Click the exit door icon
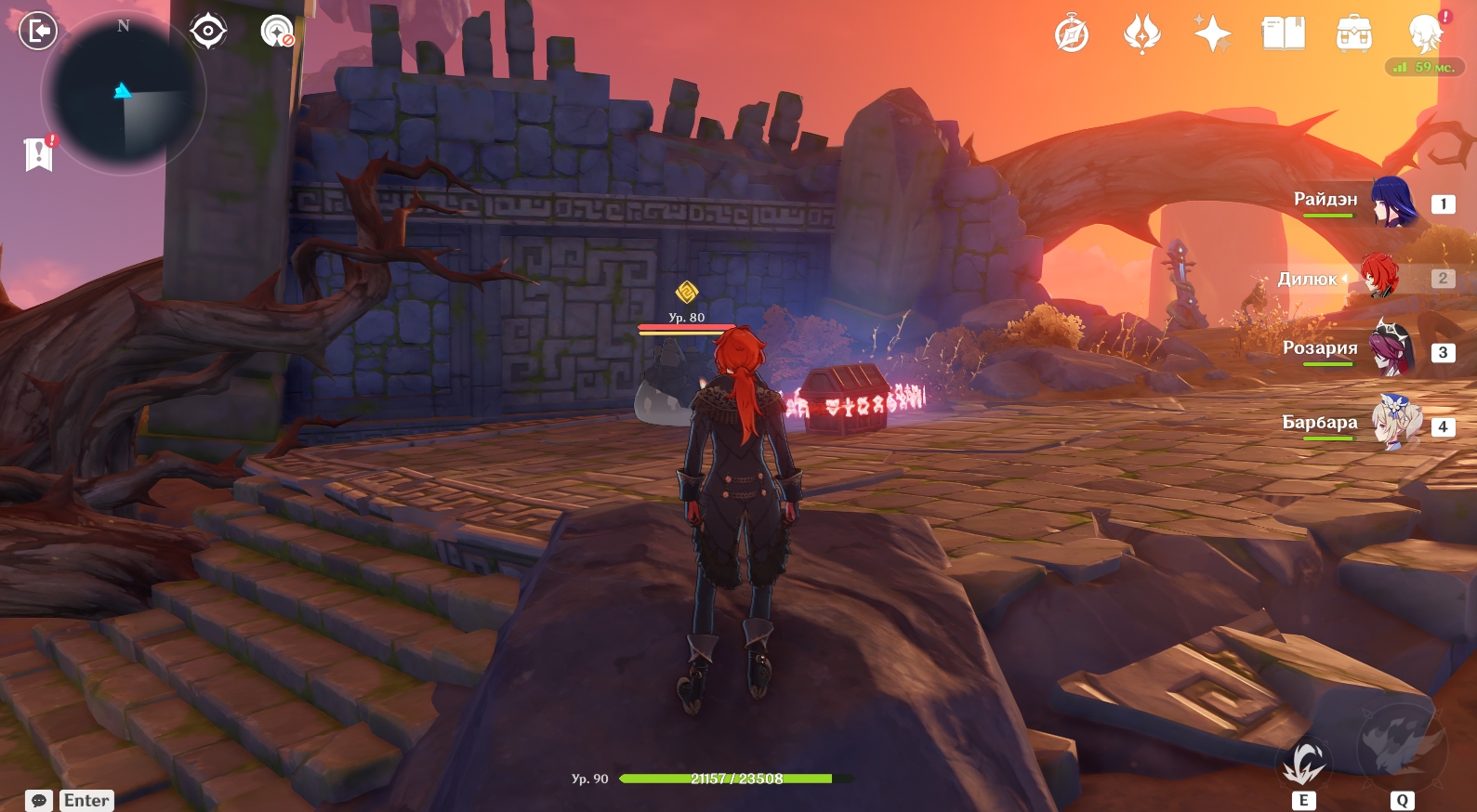Image resolution: width=1477 pixels, height=812 pixels. 38,32
